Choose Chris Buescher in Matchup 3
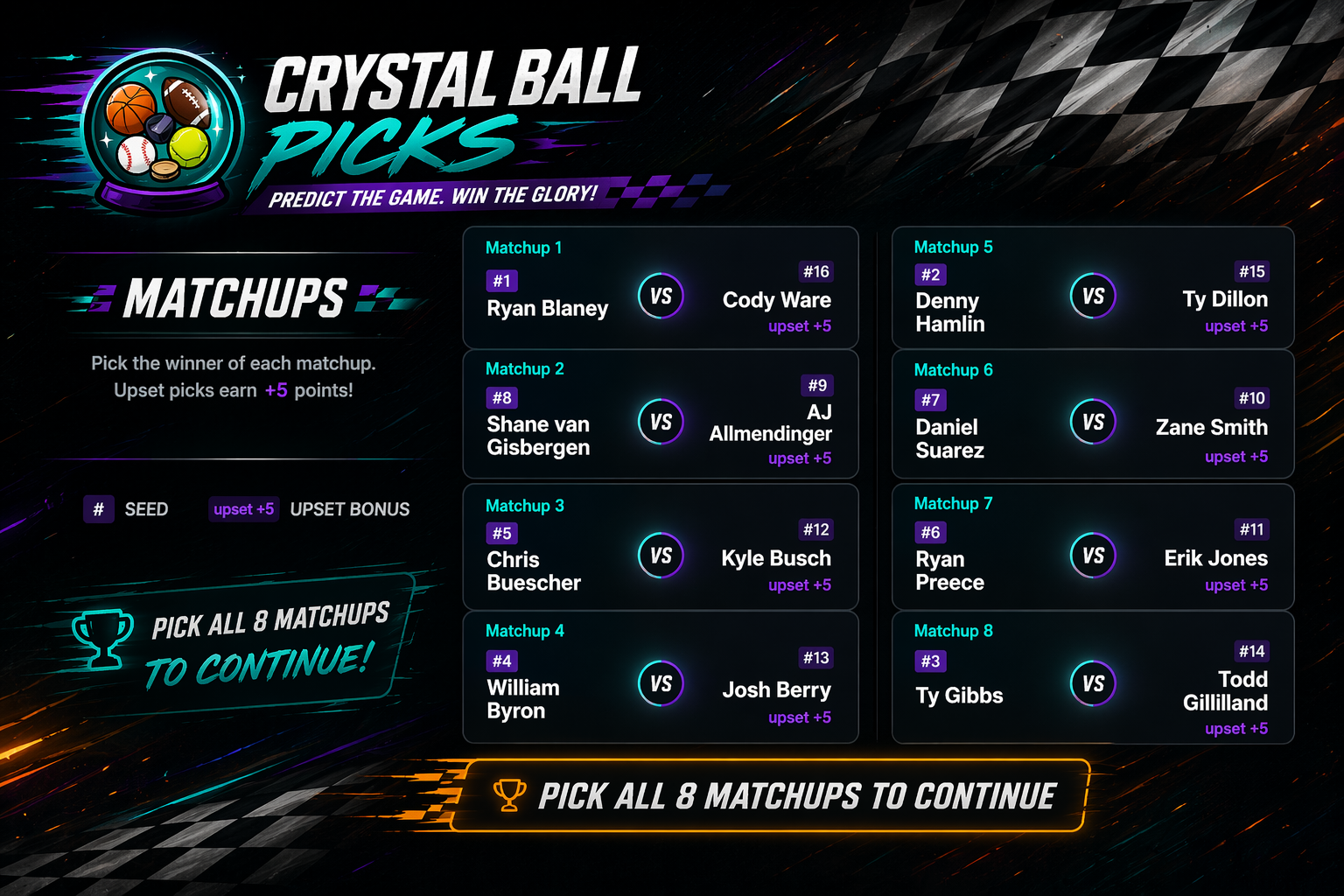 click(x=534, y=570)
